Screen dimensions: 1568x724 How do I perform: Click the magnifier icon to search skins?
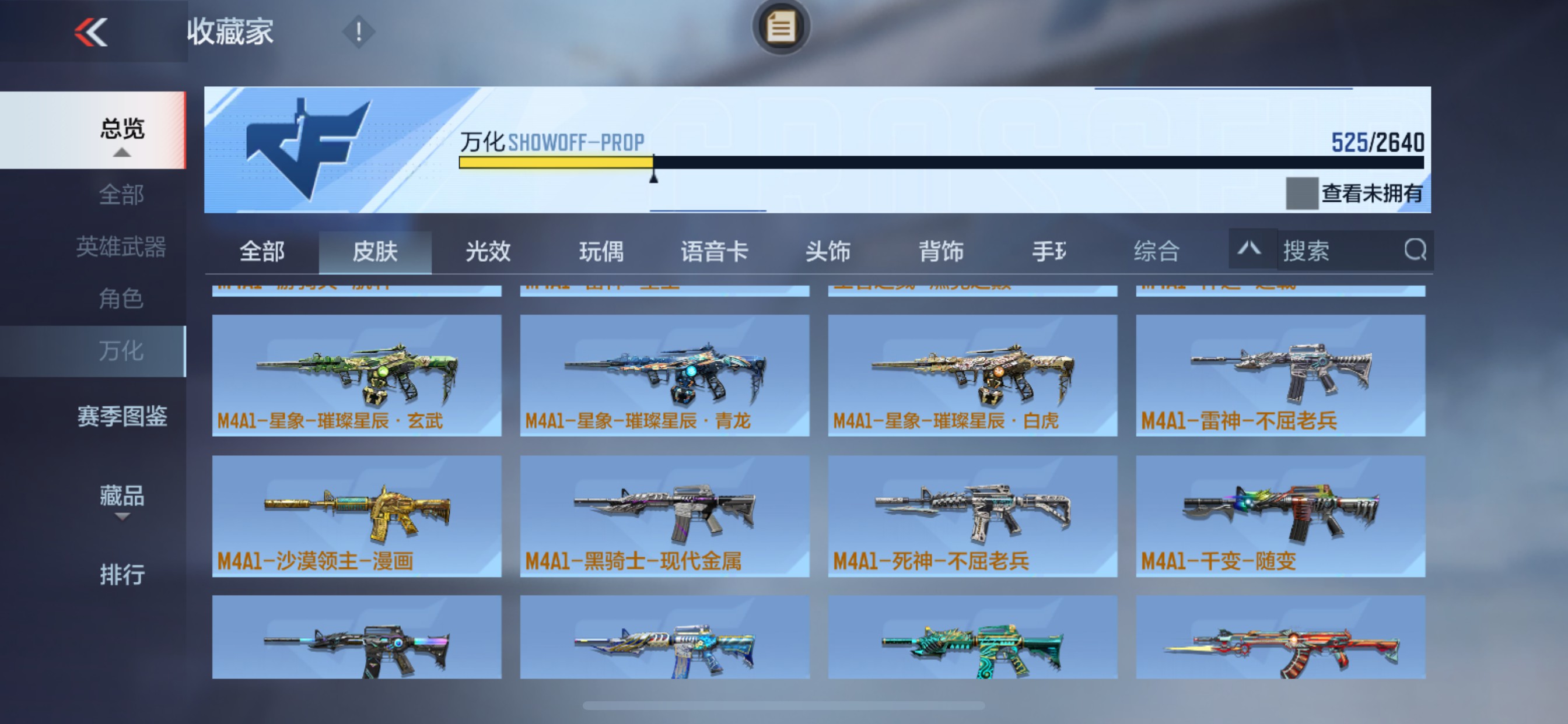coord(1416,250)
